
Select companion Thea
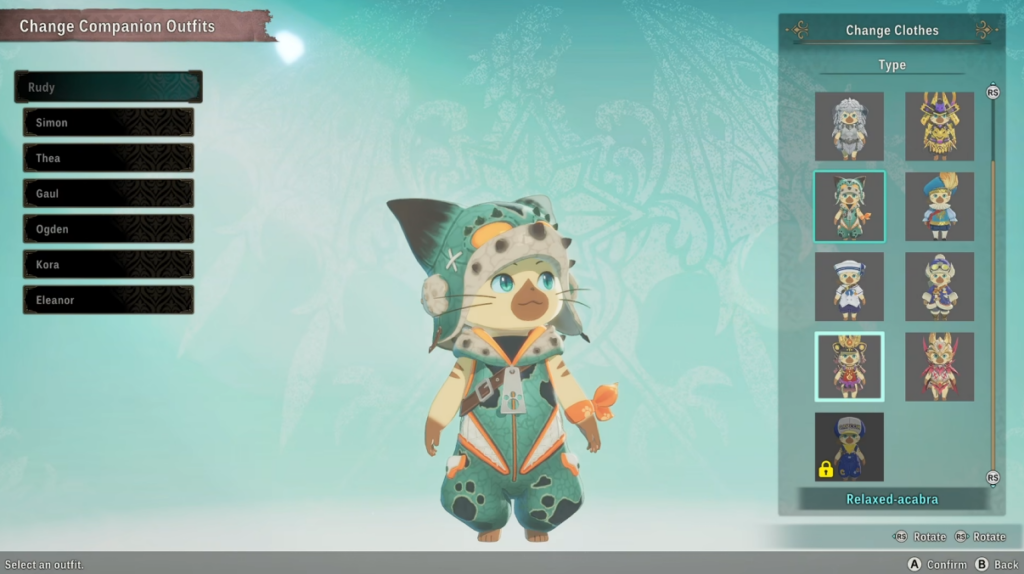[x=108, y=158]
